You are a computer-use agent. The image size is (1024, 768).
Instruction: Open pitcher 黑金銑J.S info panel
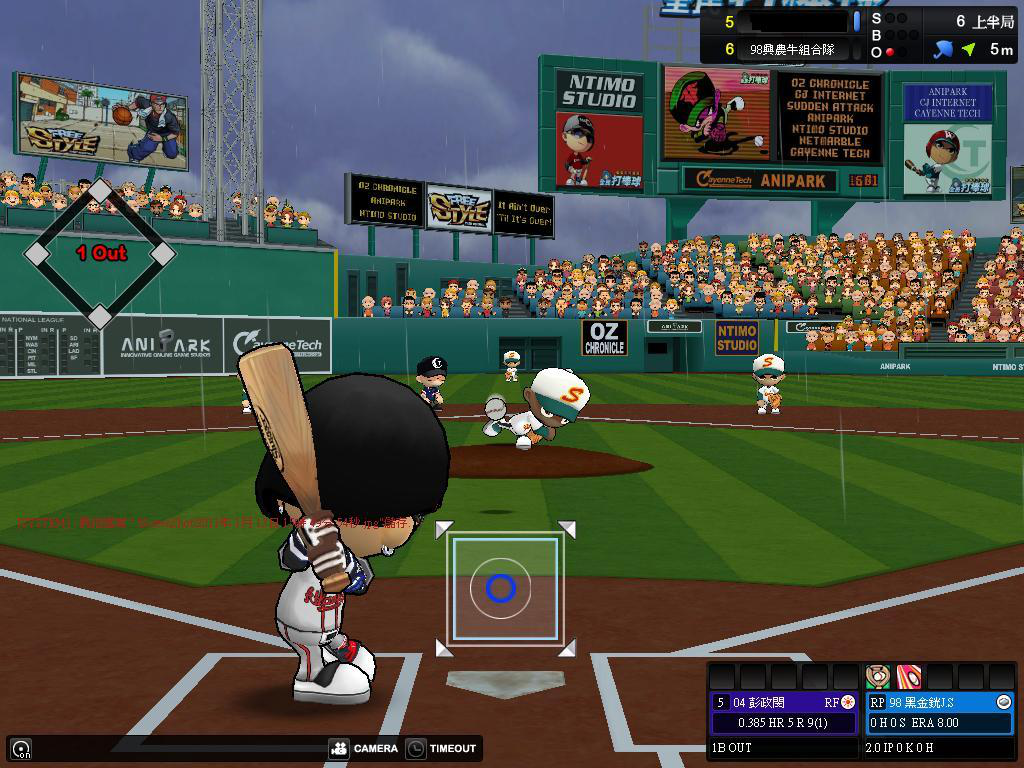point(939,703)
